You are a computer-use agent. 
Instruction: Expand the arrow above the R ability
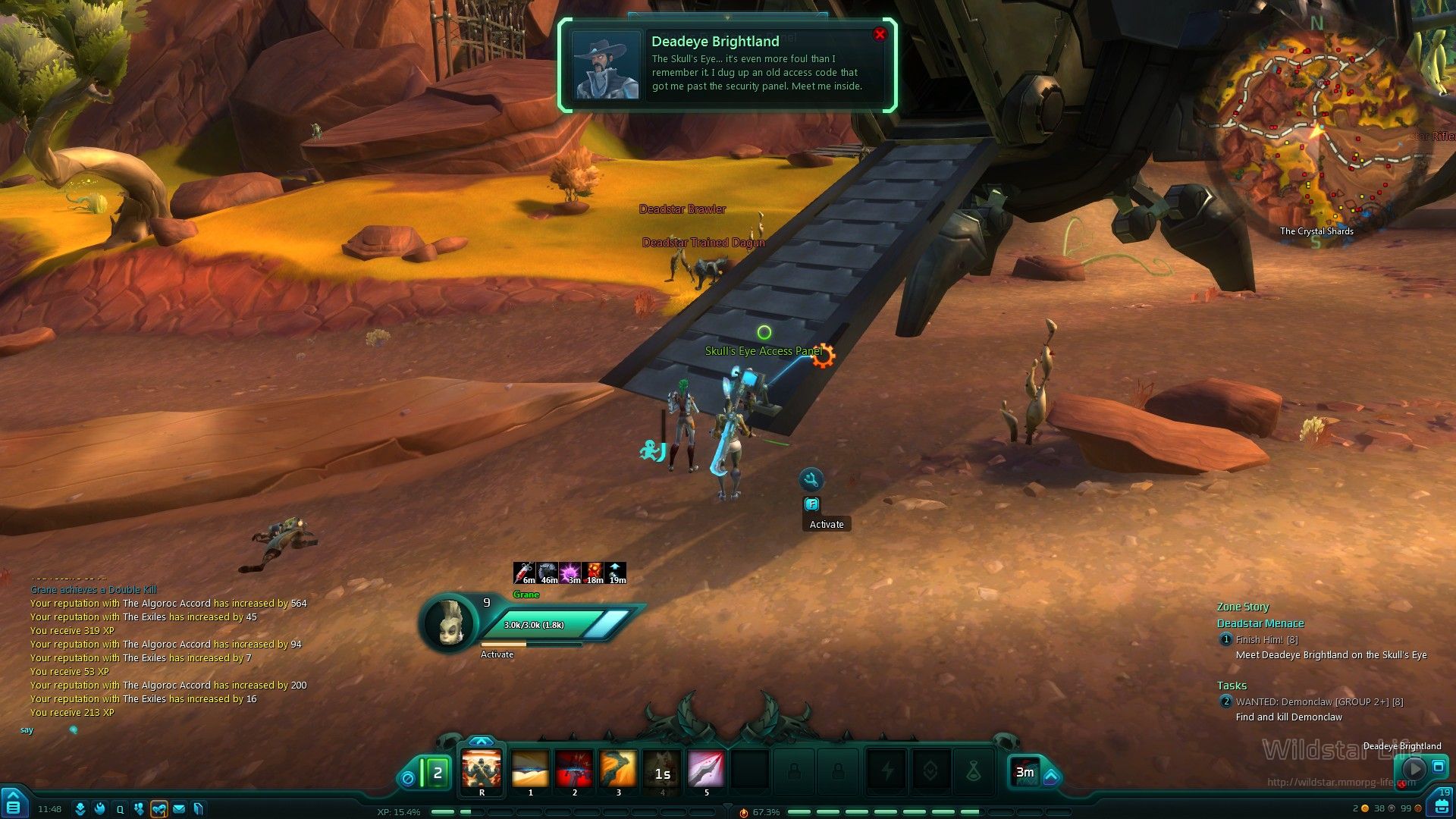(482, 742)
